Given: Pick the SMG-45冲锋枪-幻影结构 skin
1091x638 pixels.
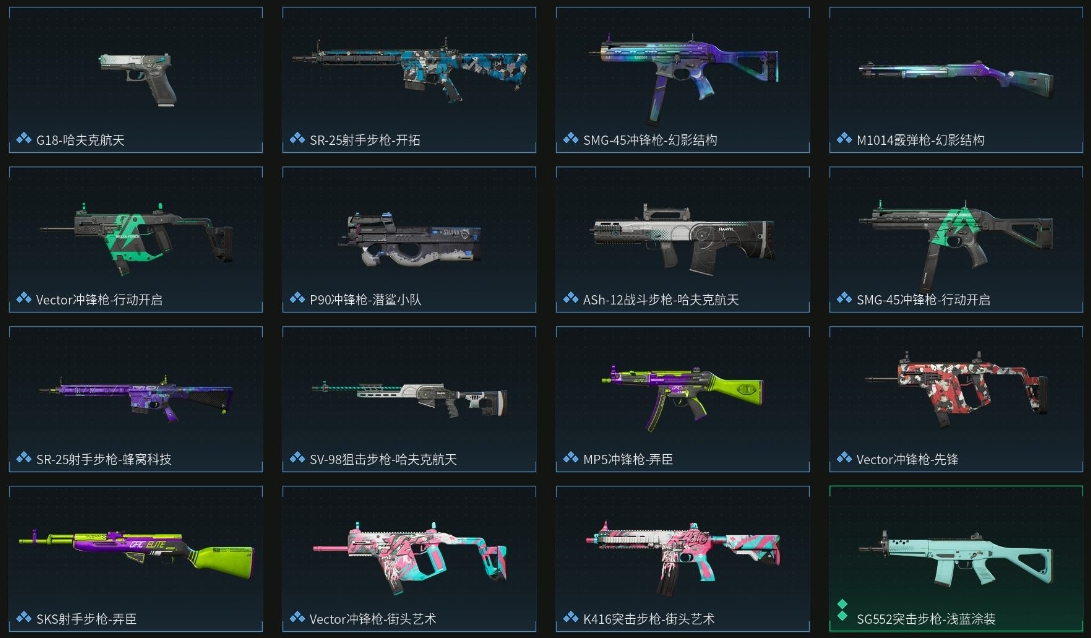Looking at the screenshot, I should 683,80.
